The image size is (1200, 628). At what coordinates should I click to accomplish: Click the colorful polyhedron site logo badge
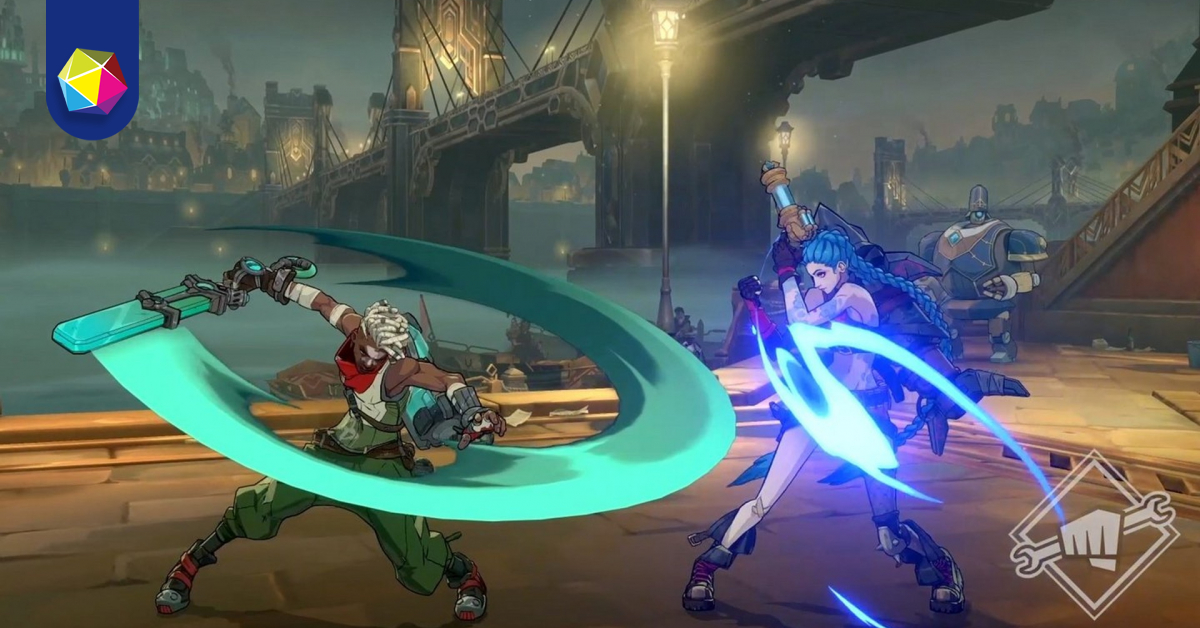92,80
